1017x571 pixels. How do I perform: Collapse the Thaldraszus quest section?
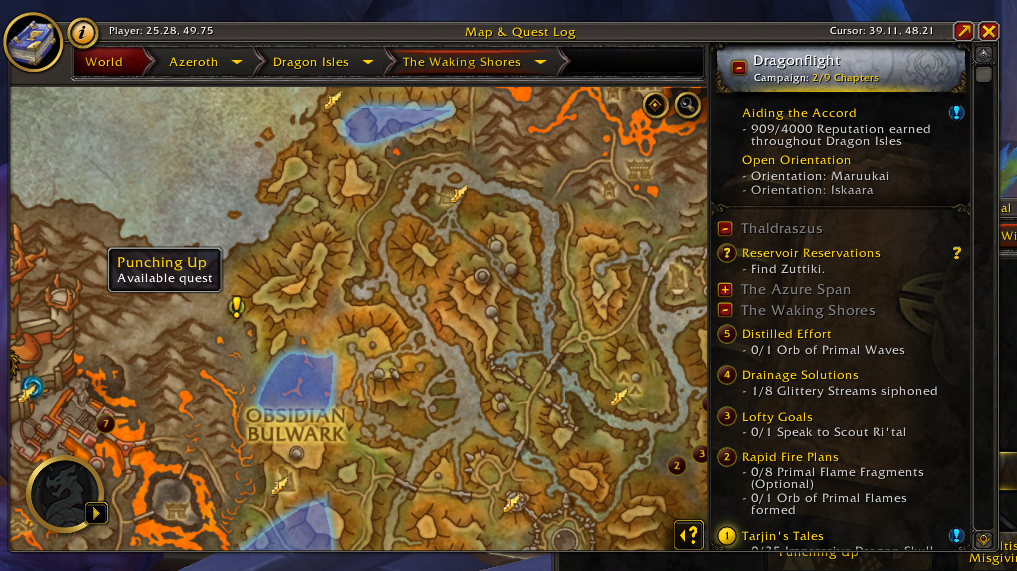(x=725, y=228)
